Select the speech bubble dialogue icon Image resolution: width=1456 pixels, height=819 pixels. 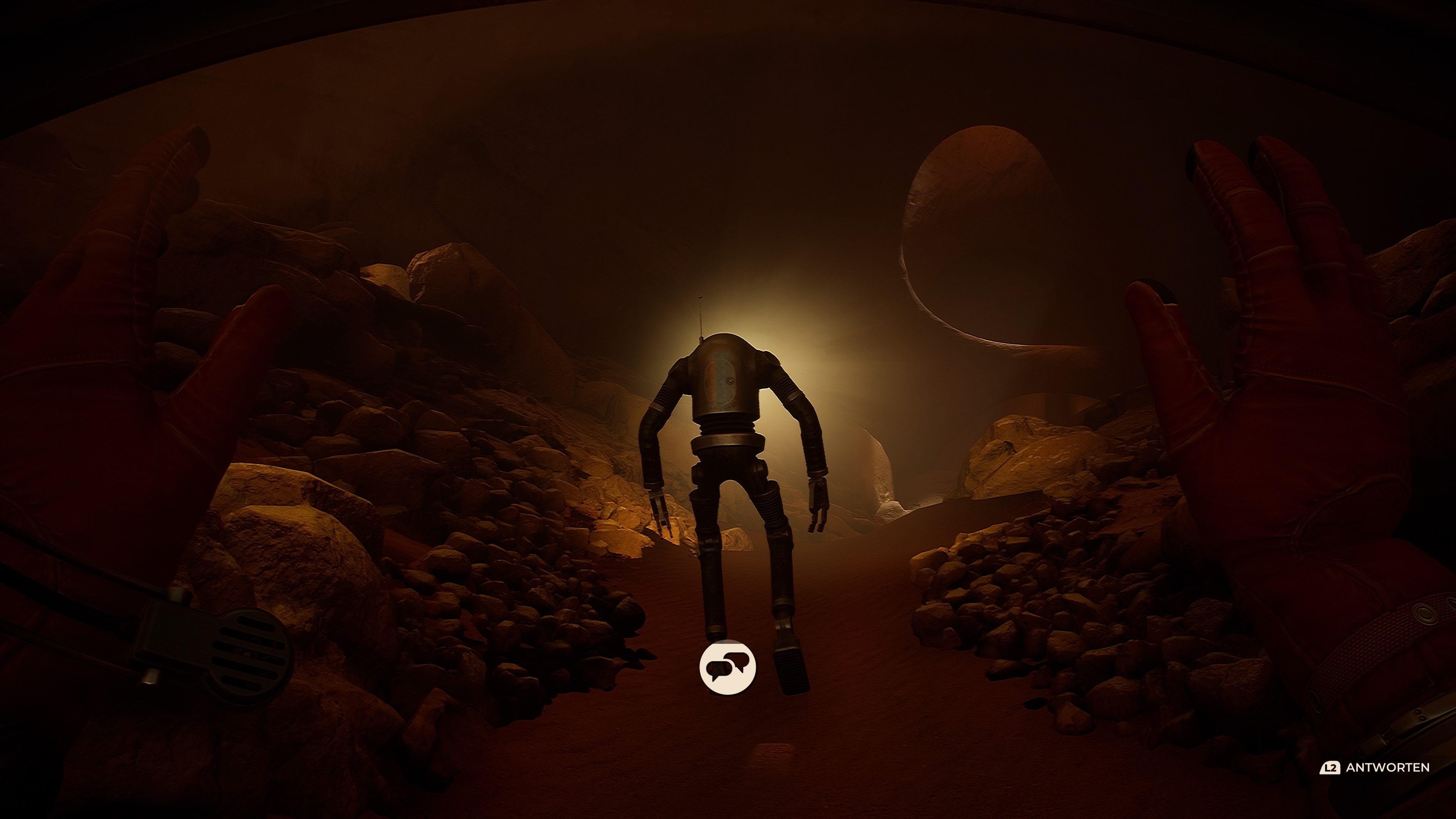728,667
